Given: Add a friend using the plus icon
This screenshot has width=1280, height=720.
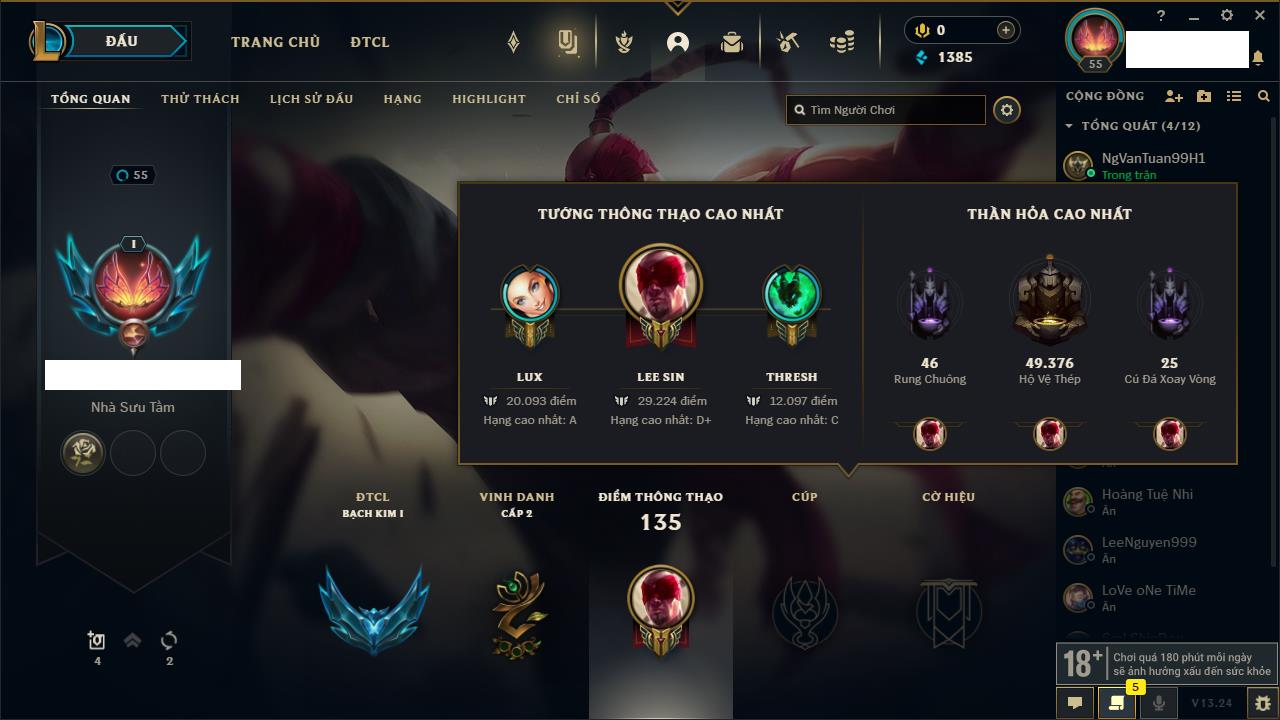Looking at the screenshot, I should pos(1174,96).
